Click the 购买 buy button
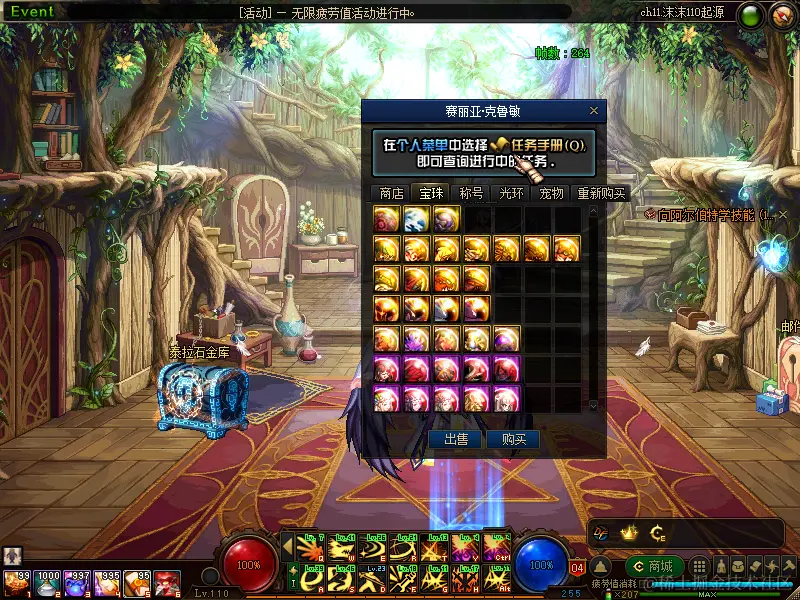The height and width of the screenshot is (600, 800). [x=513, y=439]
